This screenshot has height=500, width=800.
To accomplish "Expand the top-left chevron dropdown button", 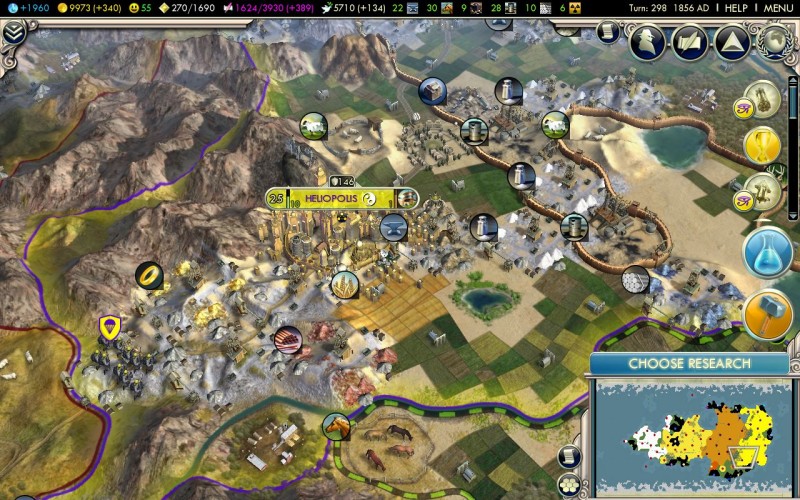I will (13, 32).
